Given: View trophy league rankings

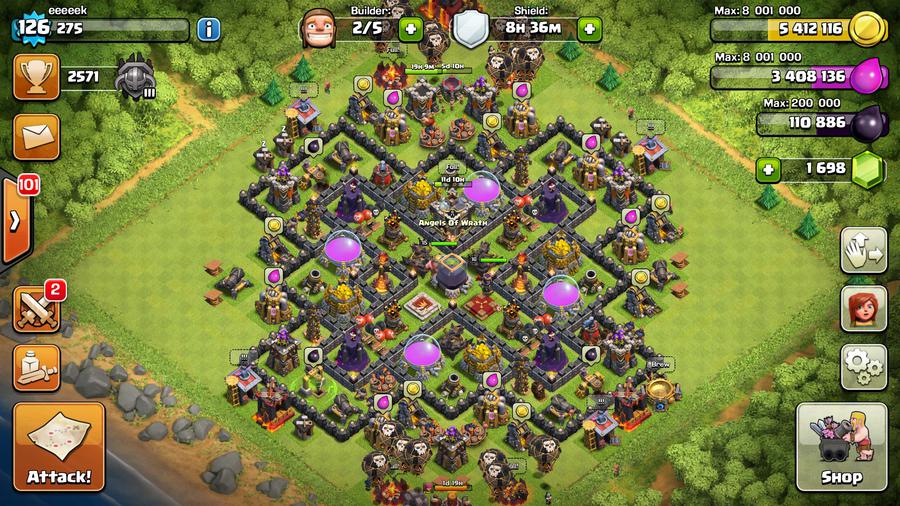Looking at the screenshot, I should pyautogui.click(x=36, y=76).
